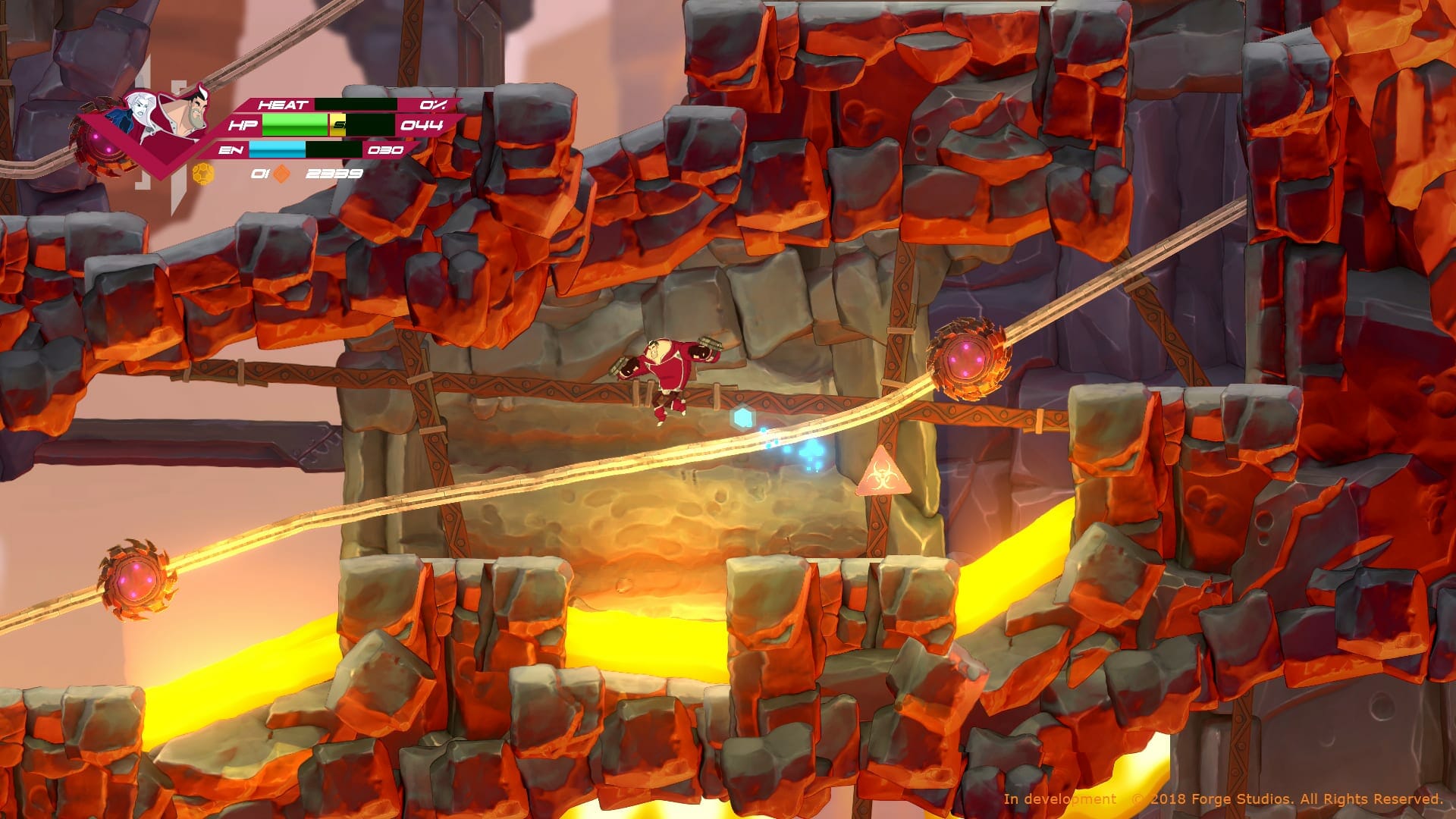Click the golden orb collectible icon
Image resolution: width=1456 pixels, height=819 pixels.
(203, 173)
